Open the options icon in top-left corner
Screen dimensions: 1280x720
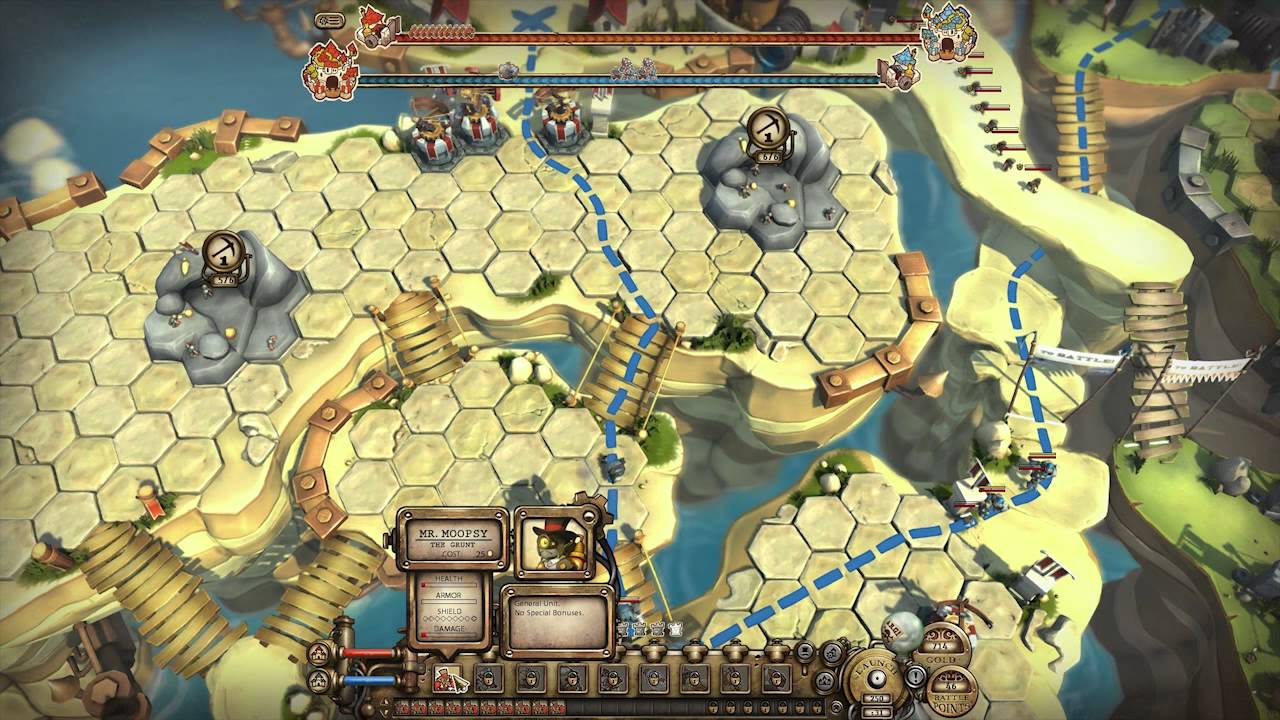[x=329, y=21]
